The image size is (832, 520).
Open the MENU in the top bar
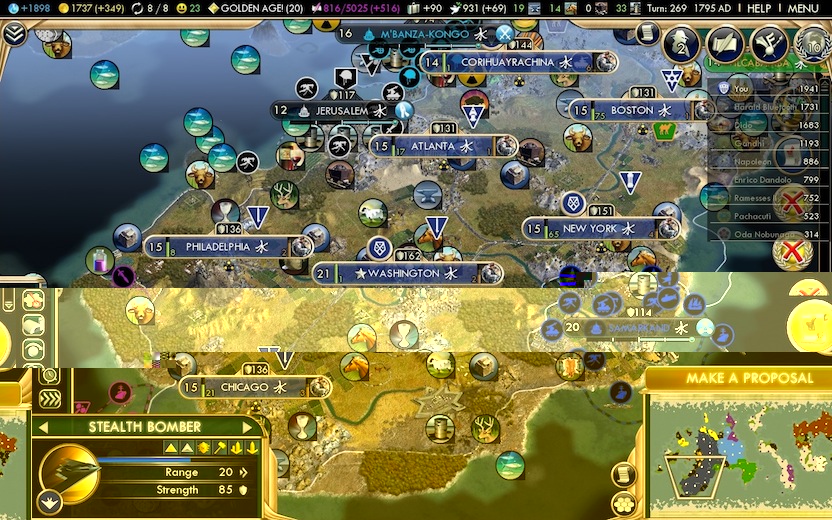click(x=803, y=8)
